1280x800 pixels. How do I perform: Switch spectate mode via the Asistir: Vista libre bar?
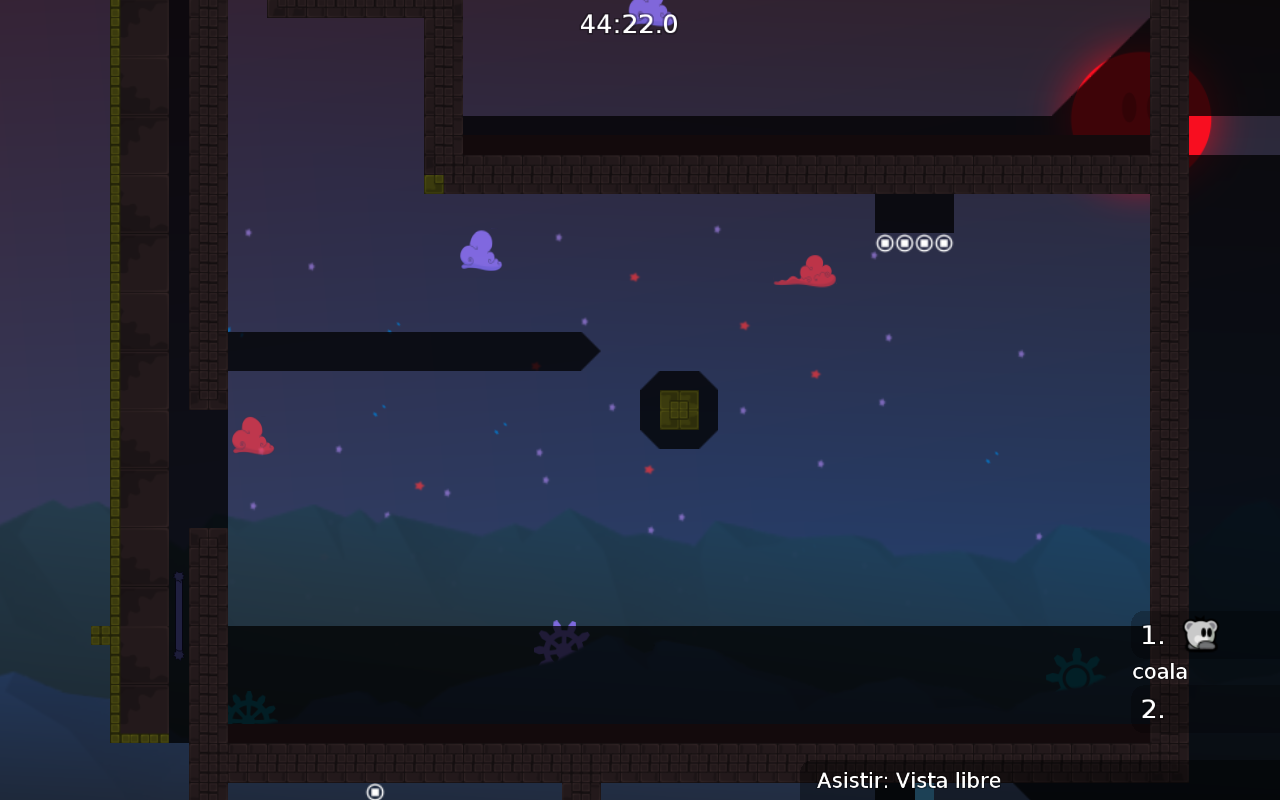(909, 780)
